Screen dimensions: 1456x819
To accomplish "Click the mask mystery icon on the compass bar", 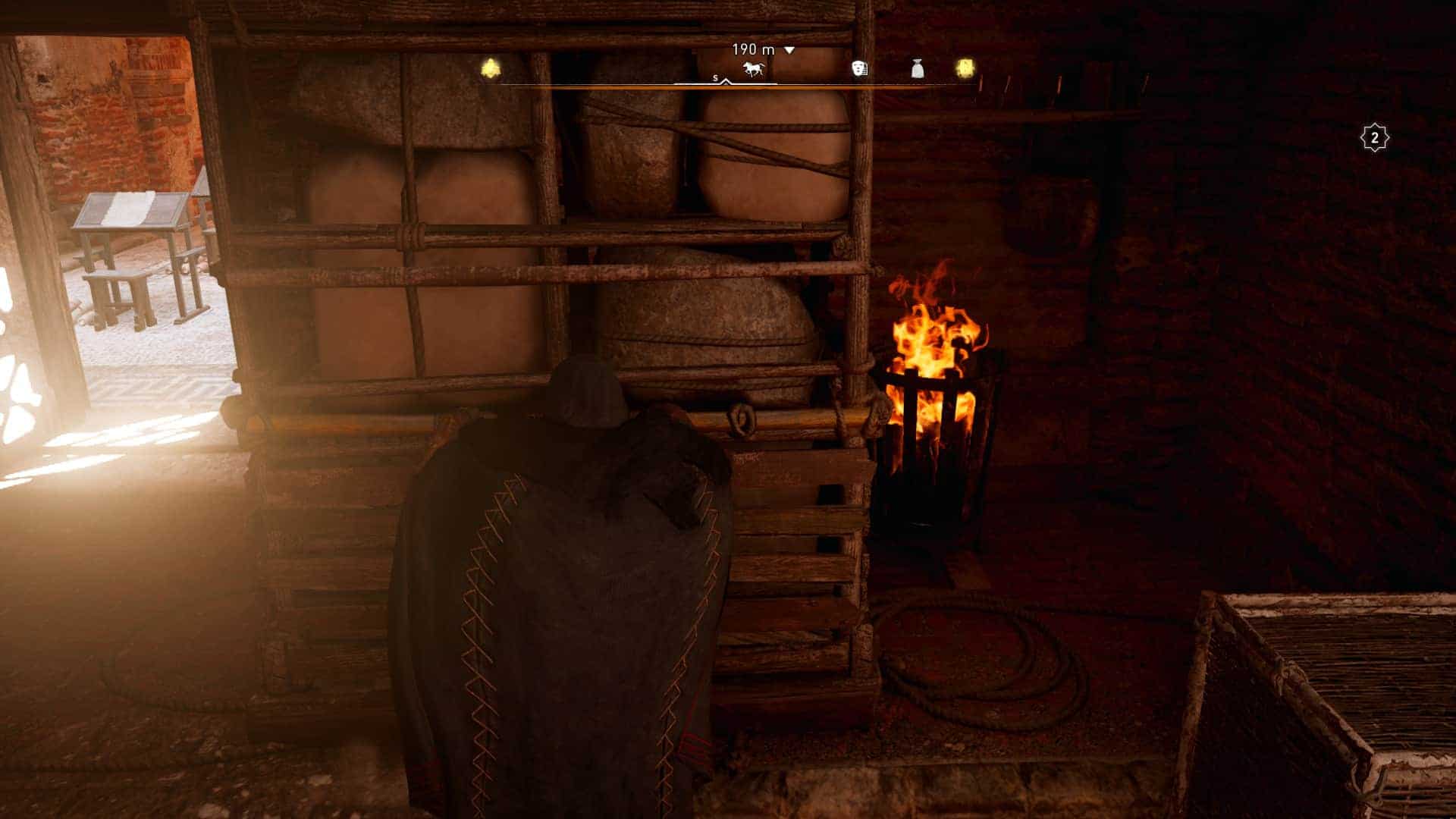I will [x=859, y=70].
